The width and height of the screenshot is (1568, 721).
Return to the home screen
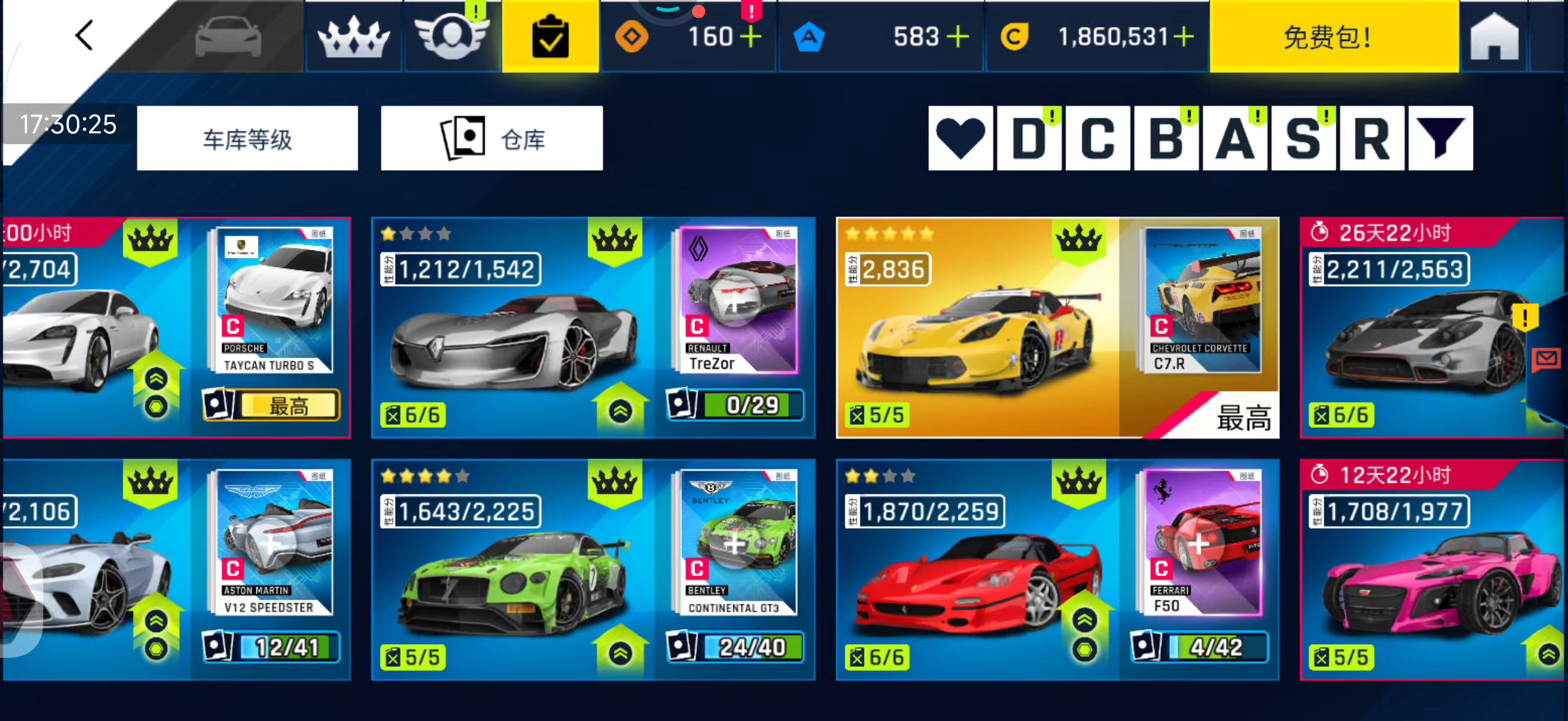(1493, 38)
